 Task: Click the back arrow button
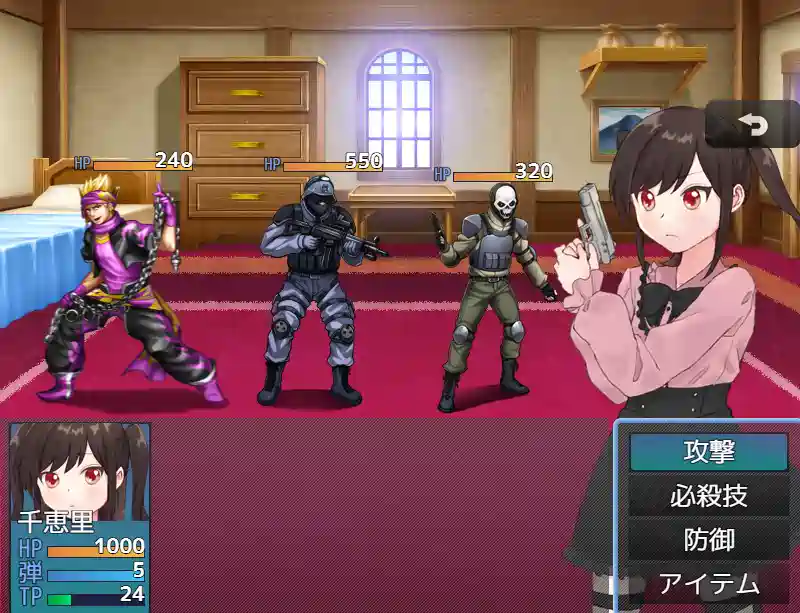click(x=751, y=125)
